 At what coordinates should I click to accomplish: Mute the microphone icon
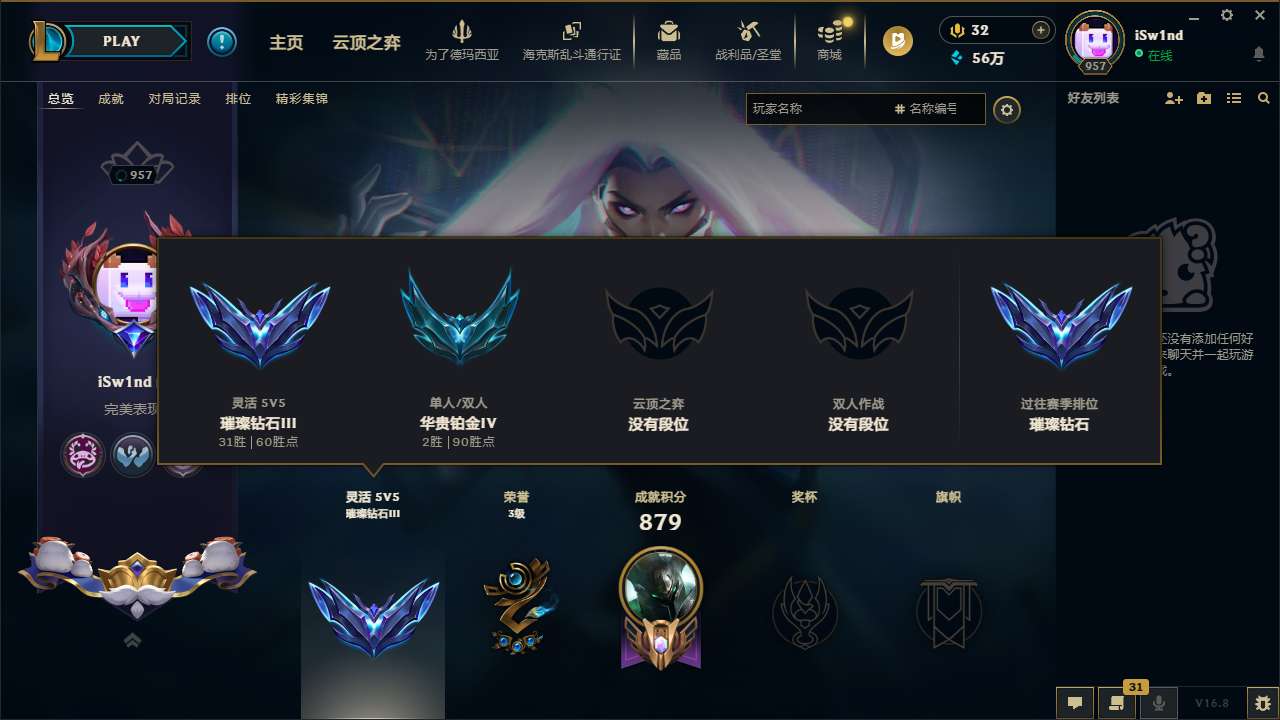click(1158, 703)
